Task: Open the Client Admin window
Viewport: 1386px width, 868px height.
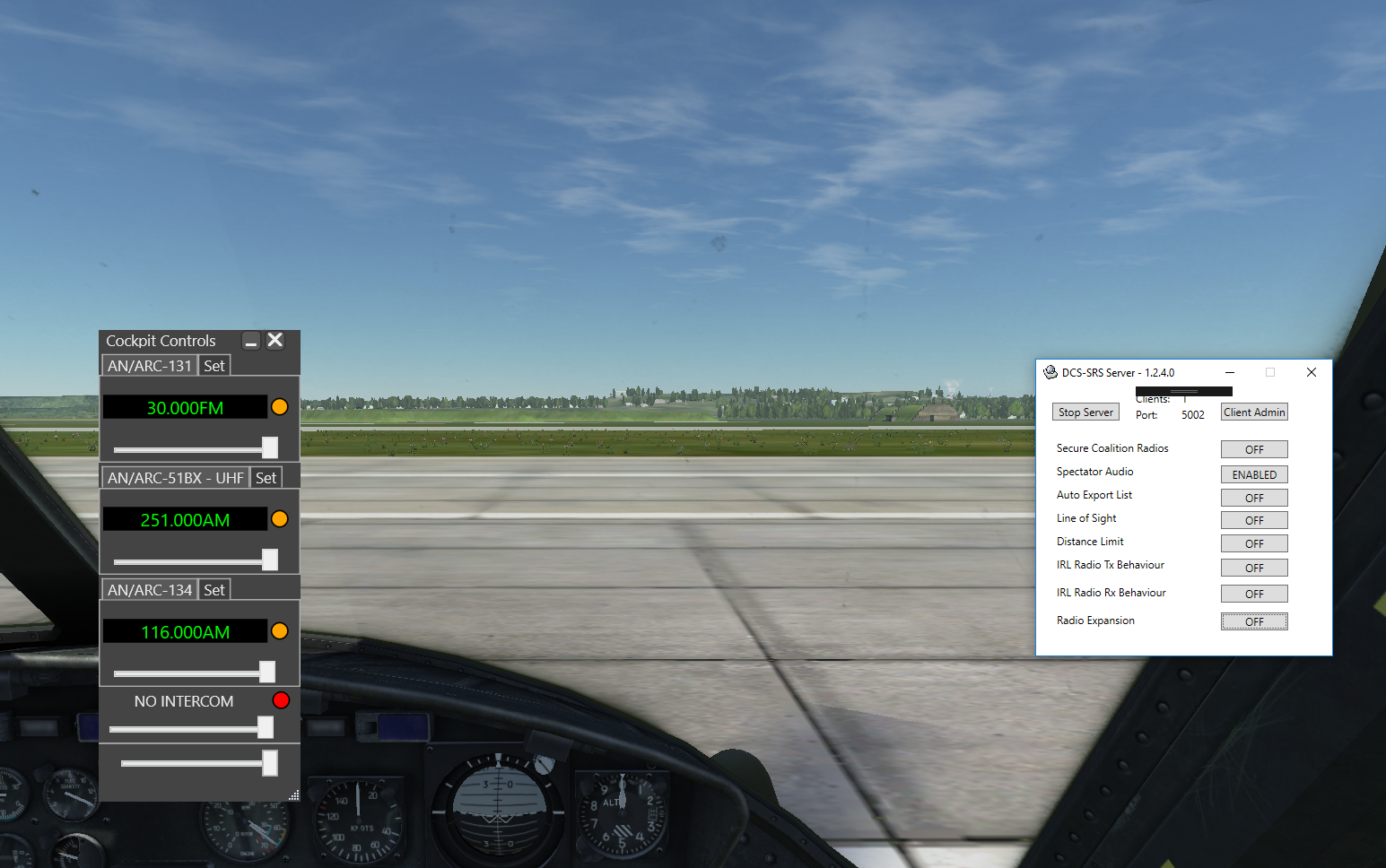Action: click(1254, 412)
